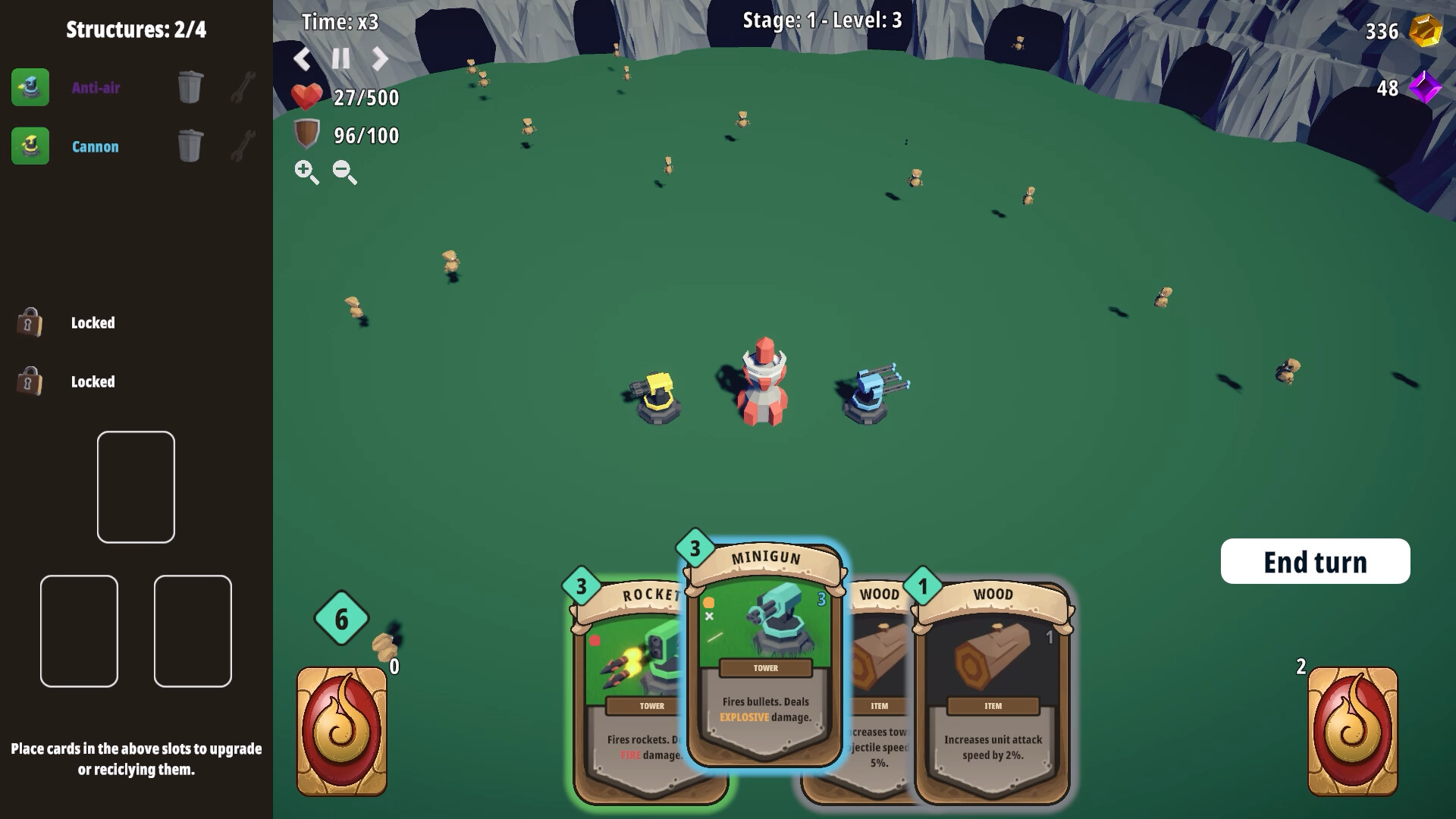The height and width of the screenshot is (819, 1456).
Task: Click the wrench icon next to Cannon
Action: 241,146
